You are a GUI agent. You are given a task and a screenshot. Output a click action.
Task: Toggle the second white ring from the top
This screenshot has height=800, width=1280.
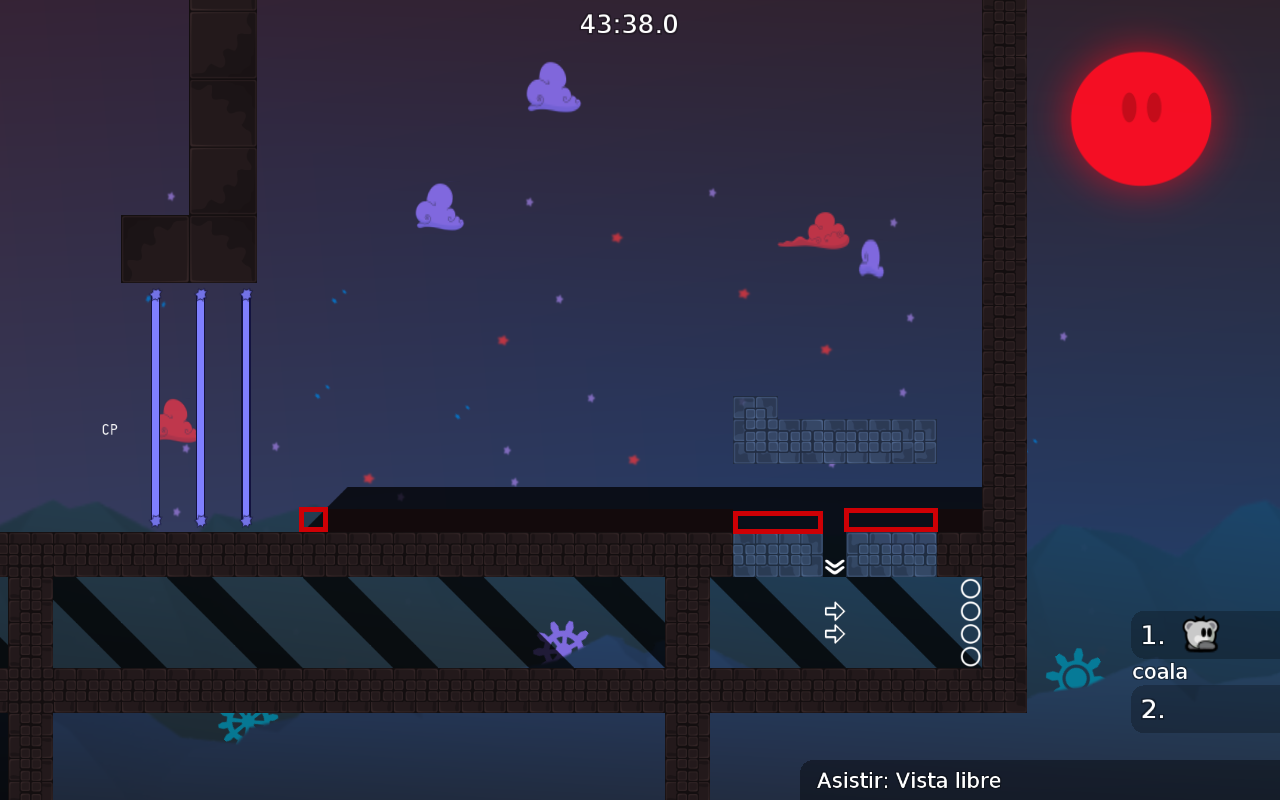(970, 611)
